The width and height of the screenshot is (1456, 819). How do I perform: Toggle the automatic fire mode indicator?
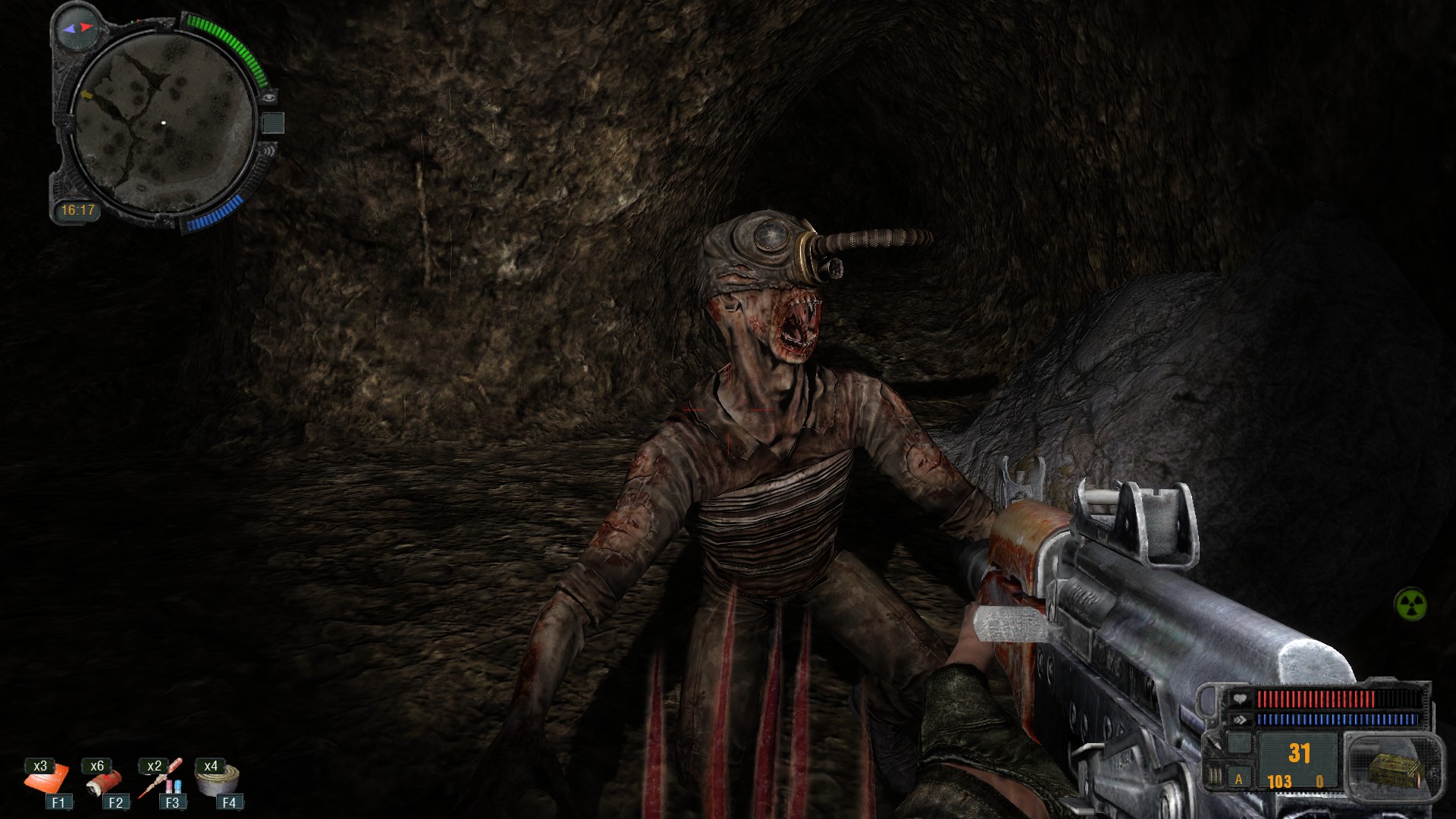tap(1239, 780)
